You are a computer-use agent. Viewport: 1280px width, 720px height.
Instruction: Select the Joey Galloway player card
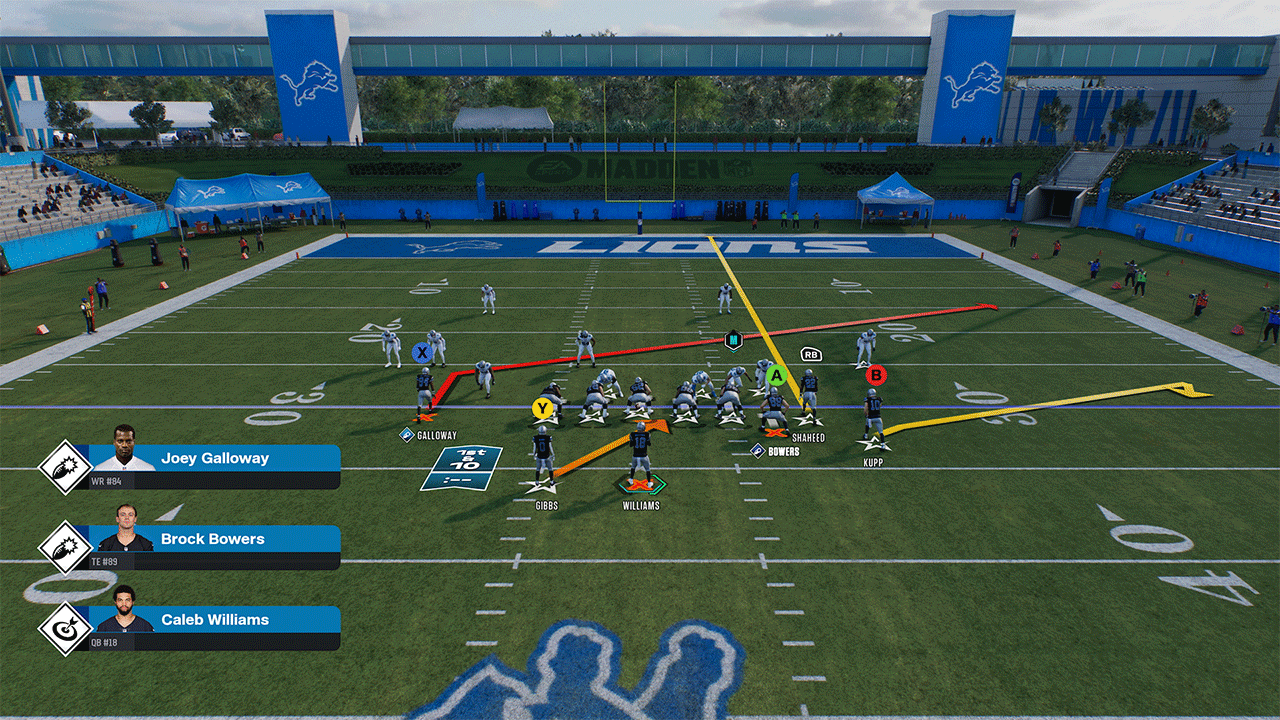215,466
